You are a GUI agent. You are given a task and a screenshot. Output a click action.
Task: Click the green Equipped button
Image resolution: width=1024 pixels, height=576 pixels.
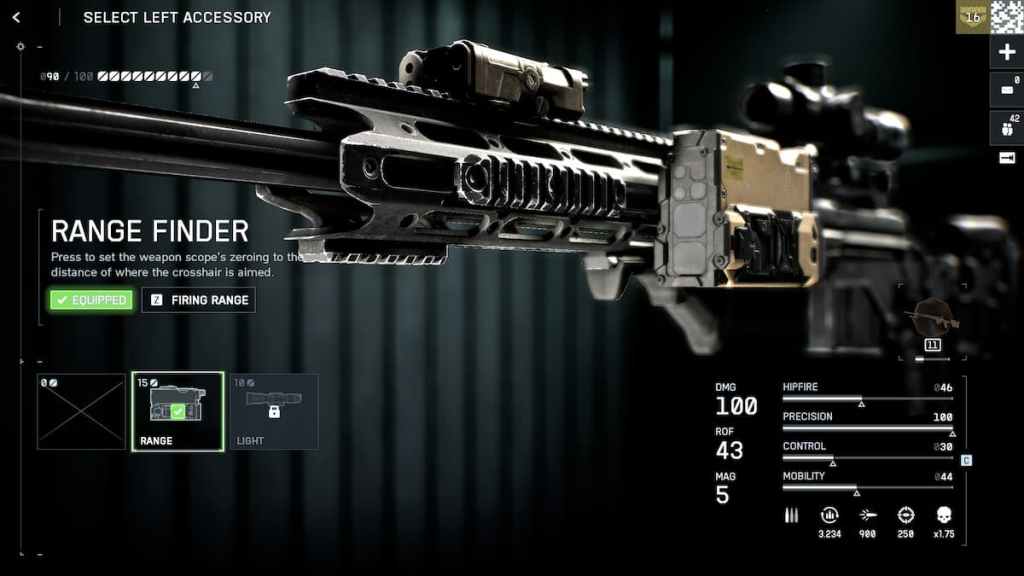coord(91,300)
